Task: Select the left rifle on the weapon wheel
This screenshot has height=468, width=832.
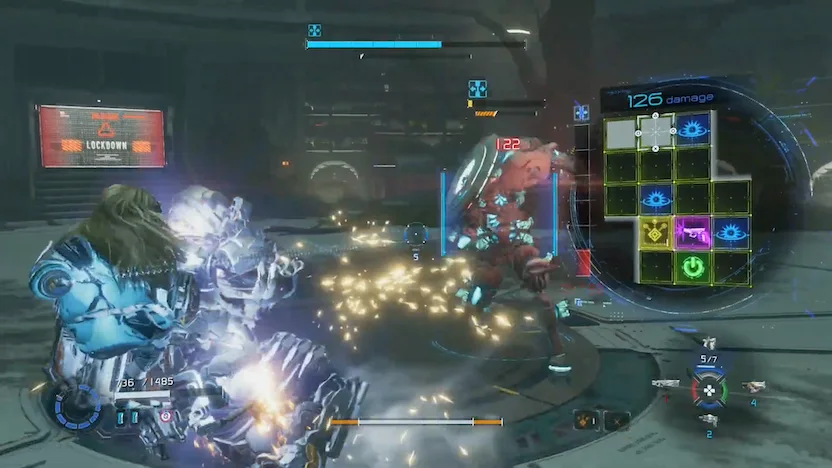Action: 666,383
